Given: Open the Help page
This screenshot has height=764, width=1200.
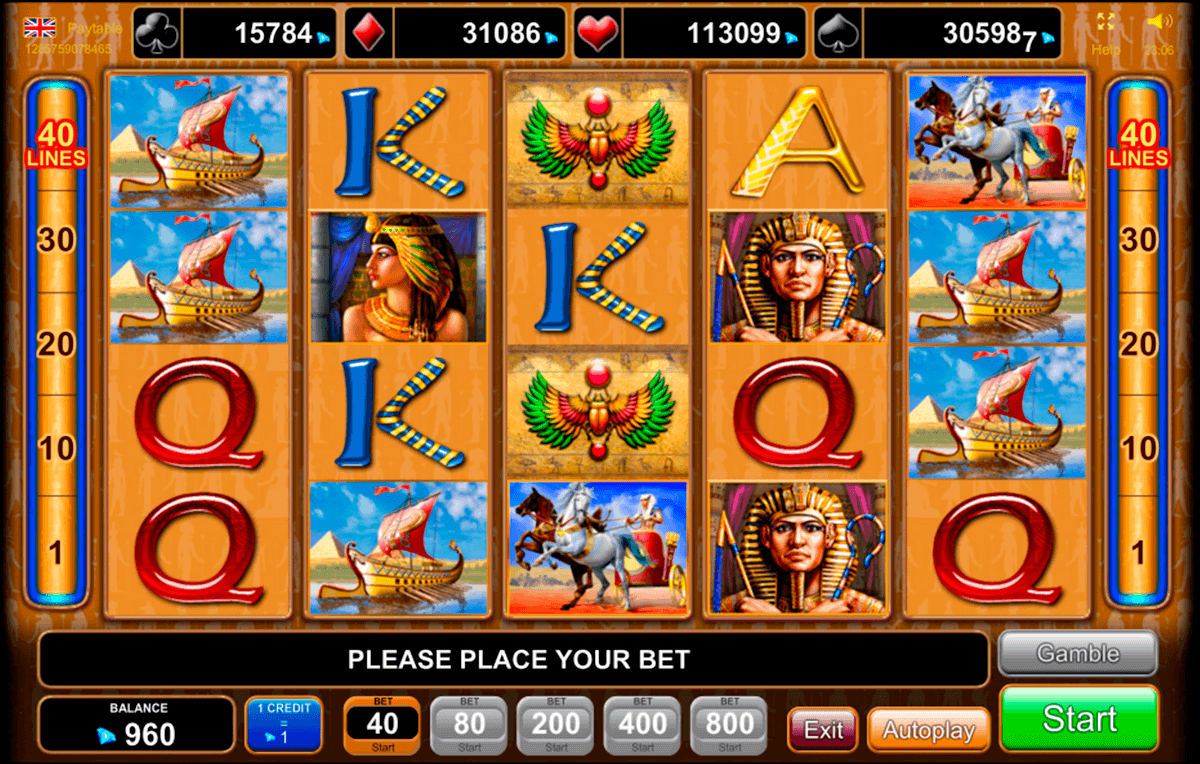Looking at the screenshot, I should pos(1105,49).
